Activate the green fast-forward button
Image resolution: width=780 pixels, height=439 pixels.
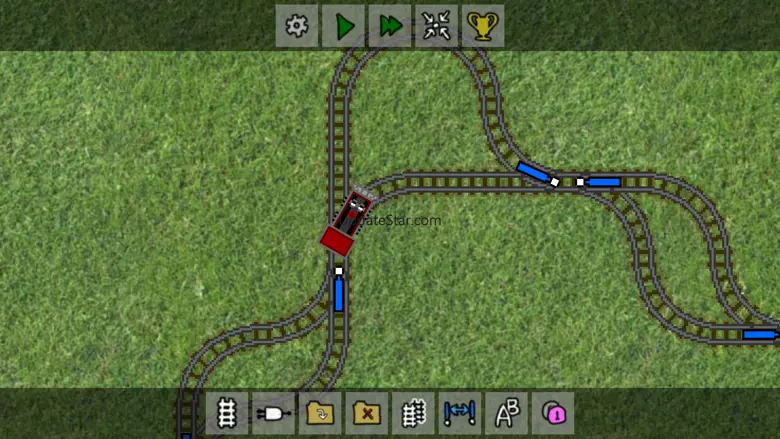(x=390, y=26)
